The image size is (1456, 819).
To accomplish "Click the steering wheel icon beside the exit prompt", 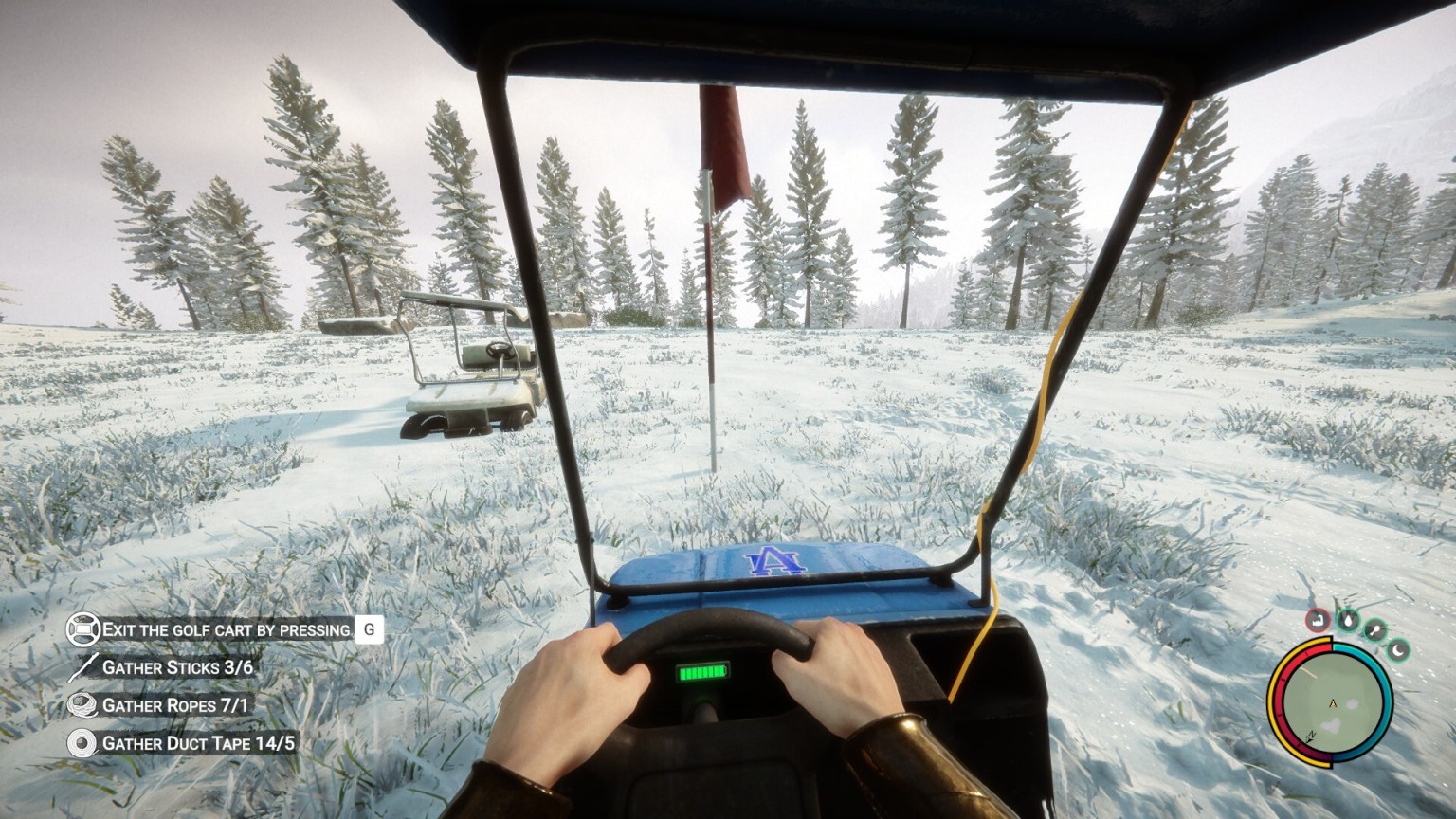I will coord(83,628).
